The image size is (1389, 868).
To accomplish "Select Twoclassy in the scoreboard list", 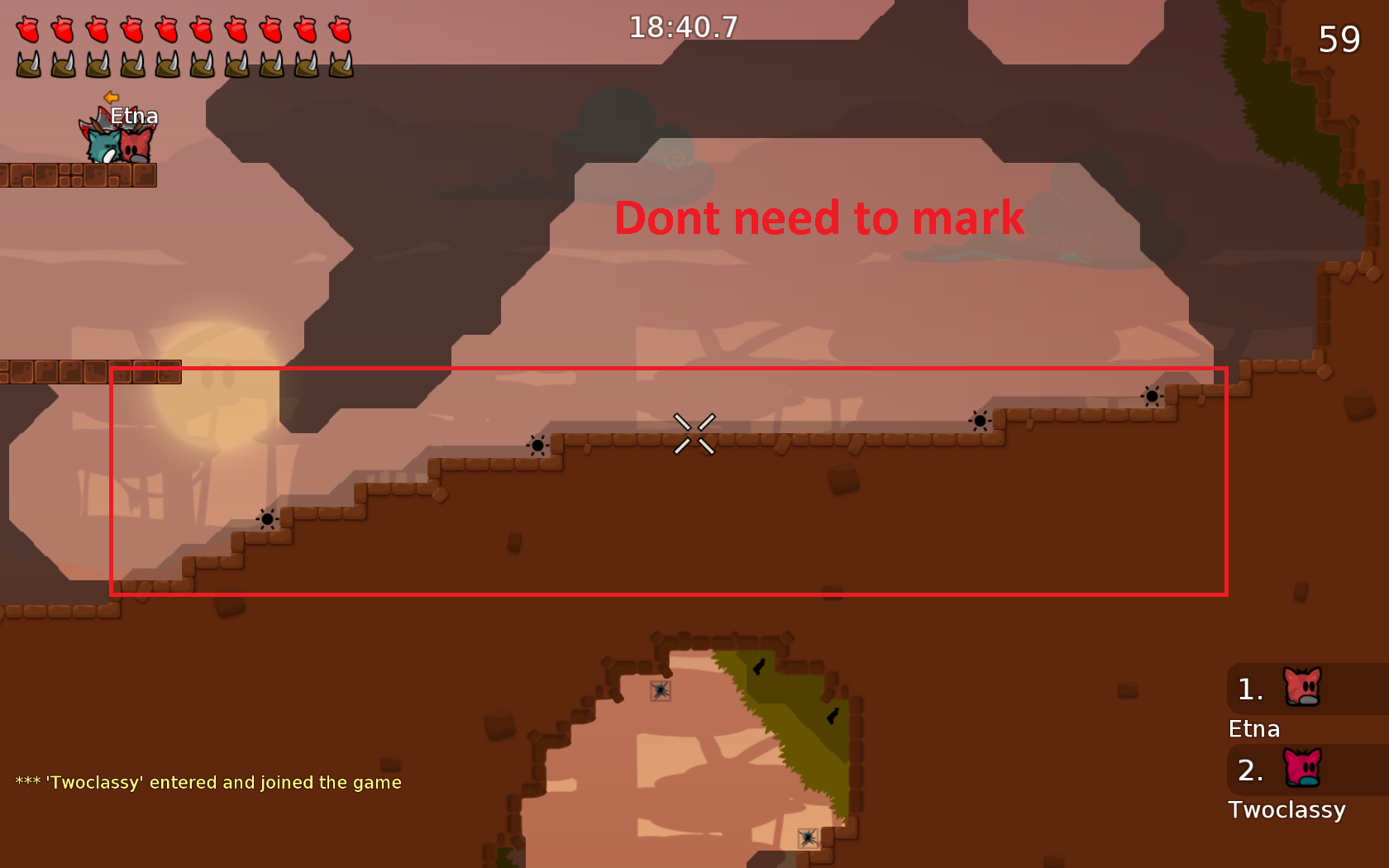I will [x=1287, y=810].
